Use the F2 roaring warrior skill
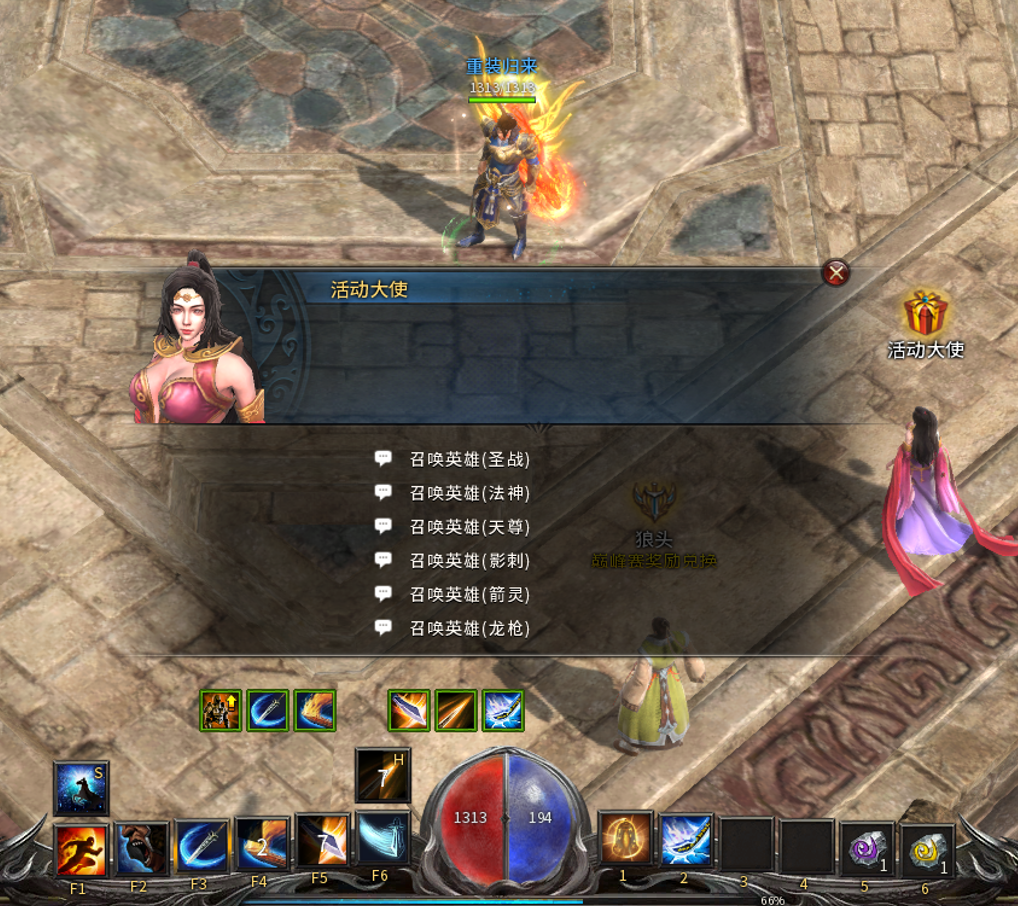 (x=141, y=848)
